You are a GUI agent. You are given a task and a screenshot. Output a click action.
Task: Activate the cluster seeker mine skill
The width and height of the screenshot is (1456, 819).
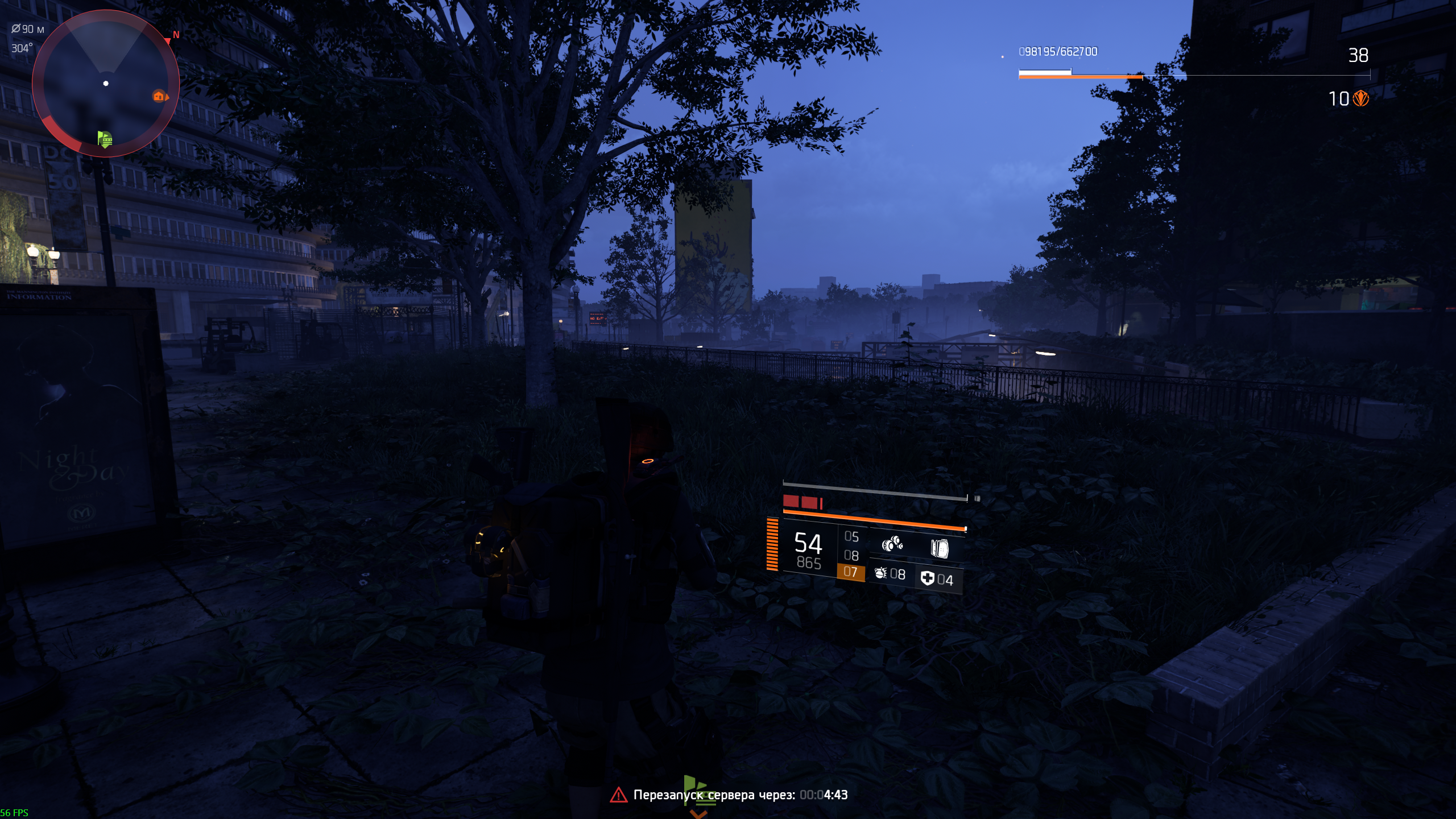(892, 544)
